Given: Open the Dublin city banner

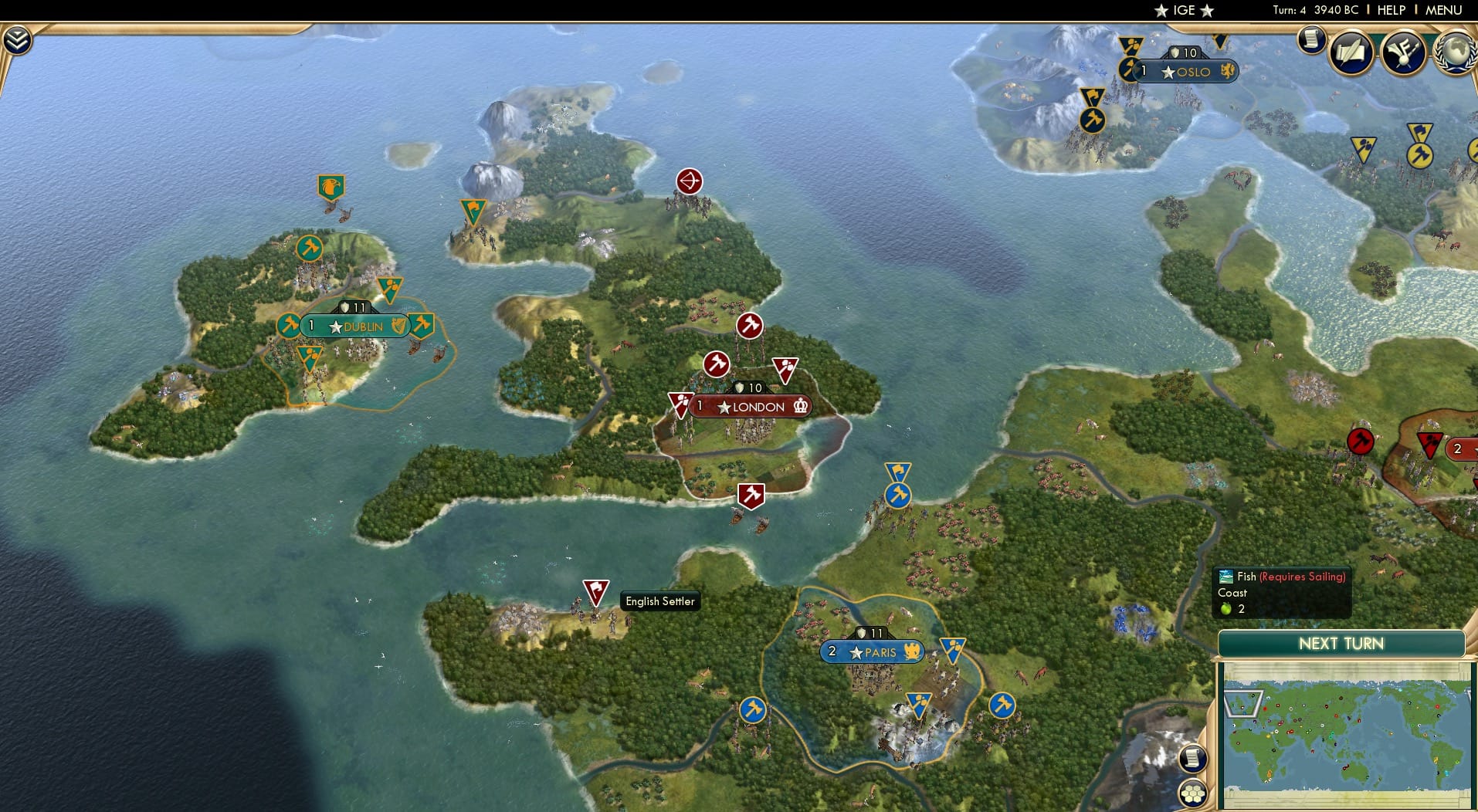Looking at the screenshot, I should point(355,326).
